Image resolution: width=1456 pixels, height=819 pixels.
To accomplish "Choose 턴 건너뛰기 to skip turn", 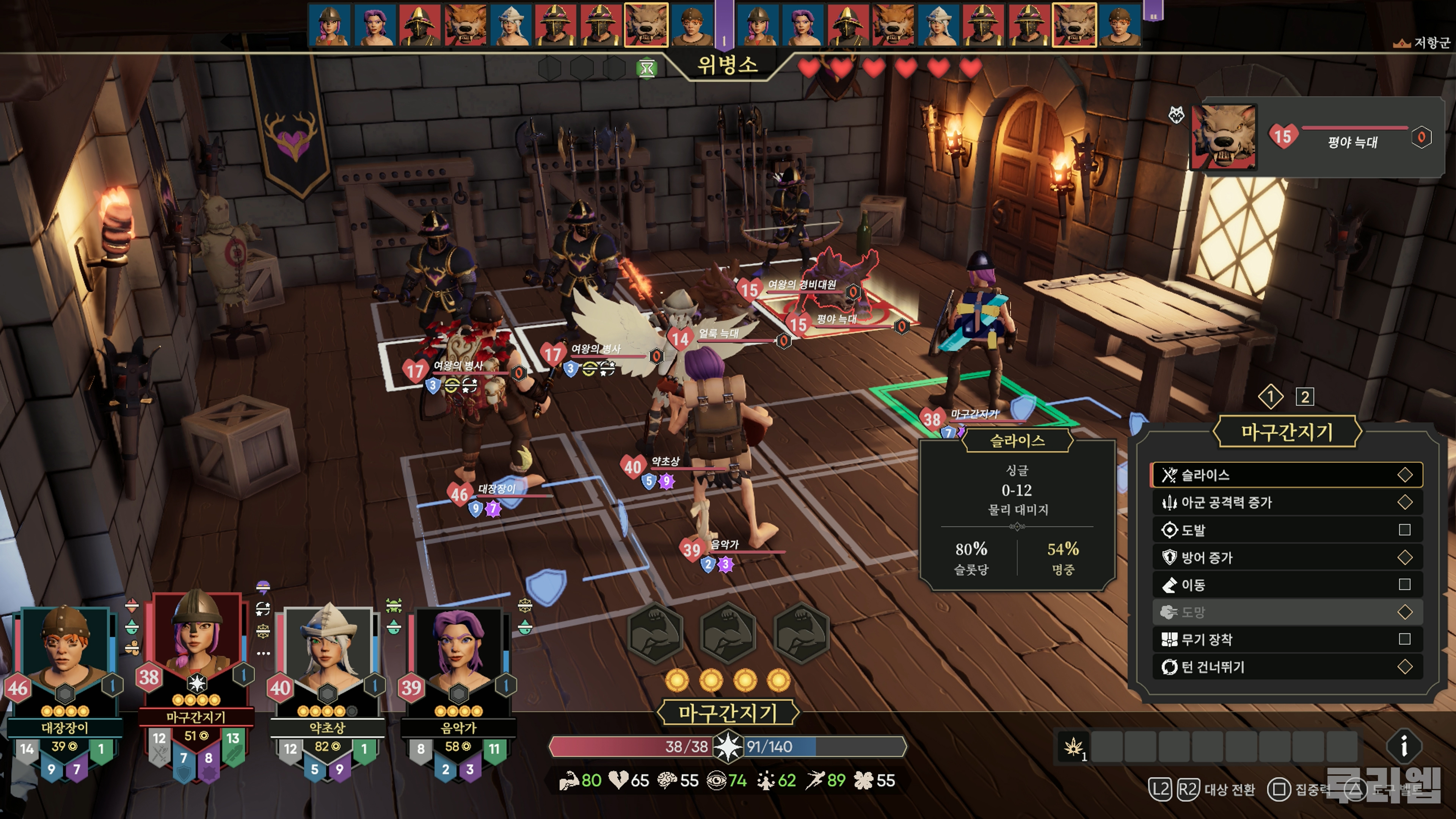I will click(x=1287, y=667).
